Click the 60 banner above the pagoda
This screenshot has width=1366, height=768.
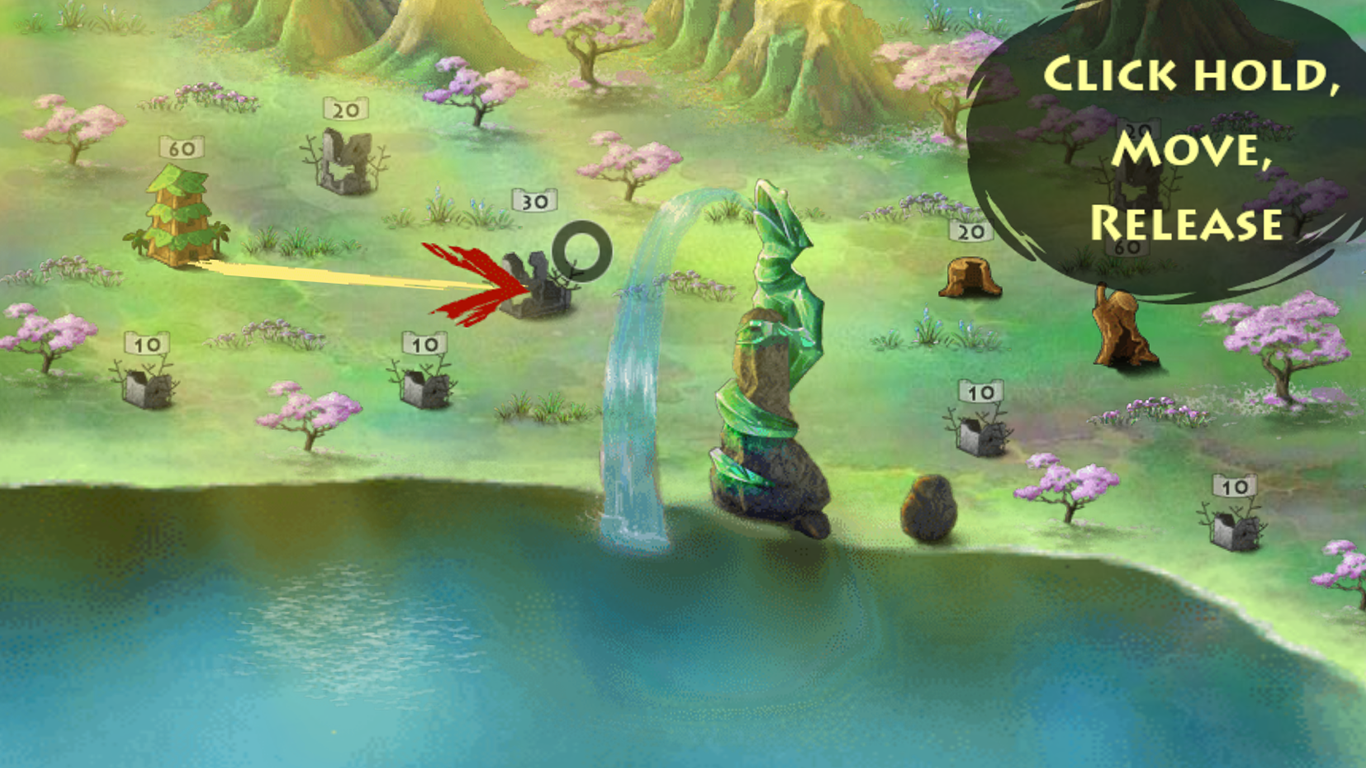tap(180, 148)
